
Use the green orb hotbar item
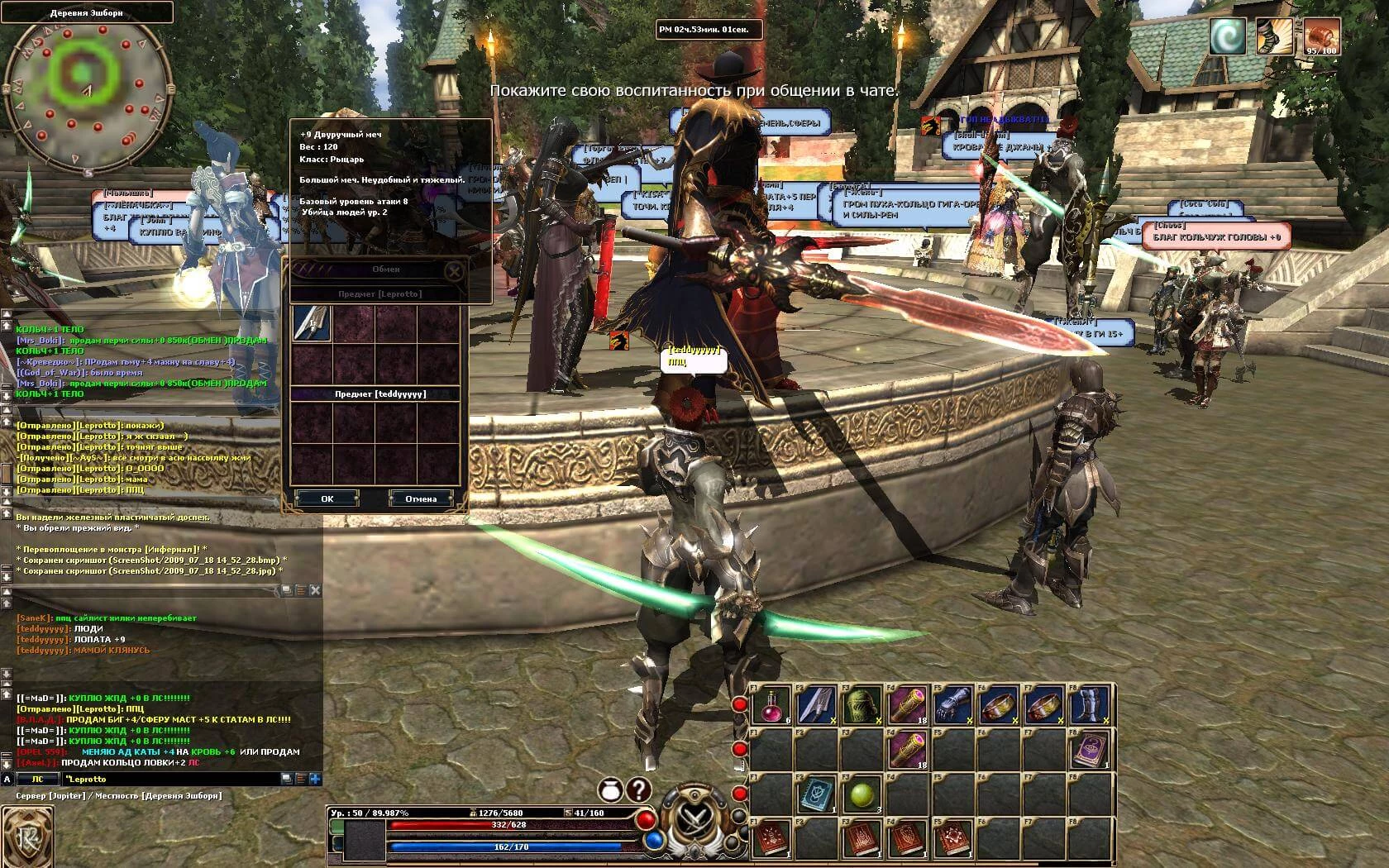click(x=862, y=796)
